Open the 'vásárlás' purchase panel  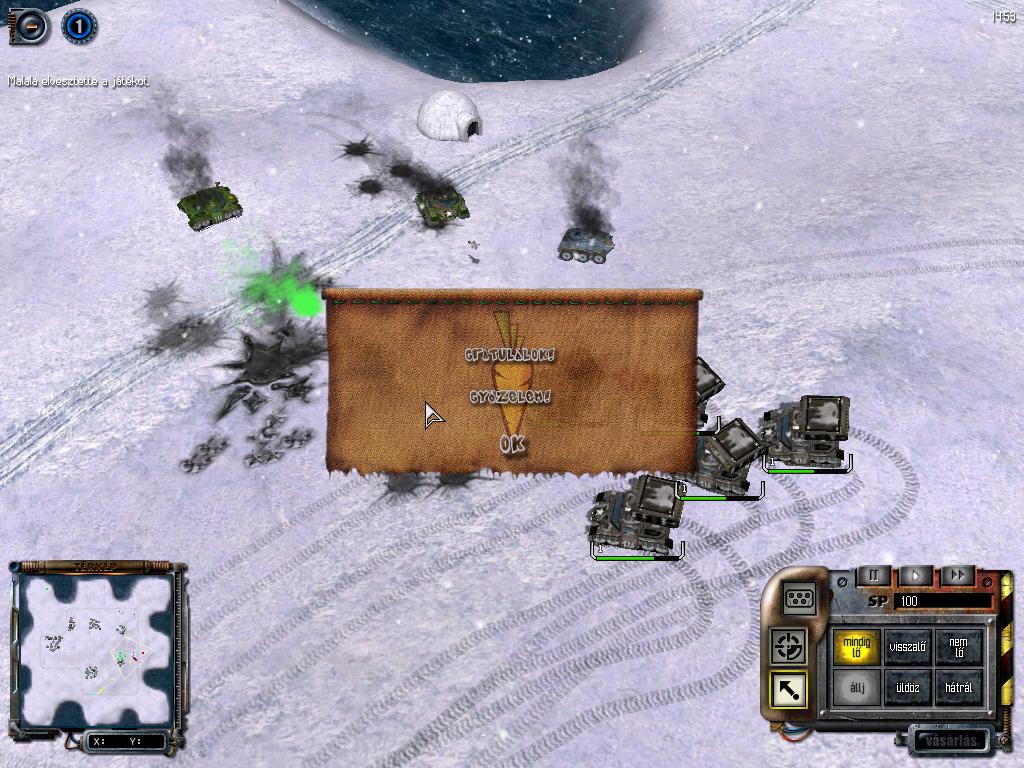(x=949, y=741)
